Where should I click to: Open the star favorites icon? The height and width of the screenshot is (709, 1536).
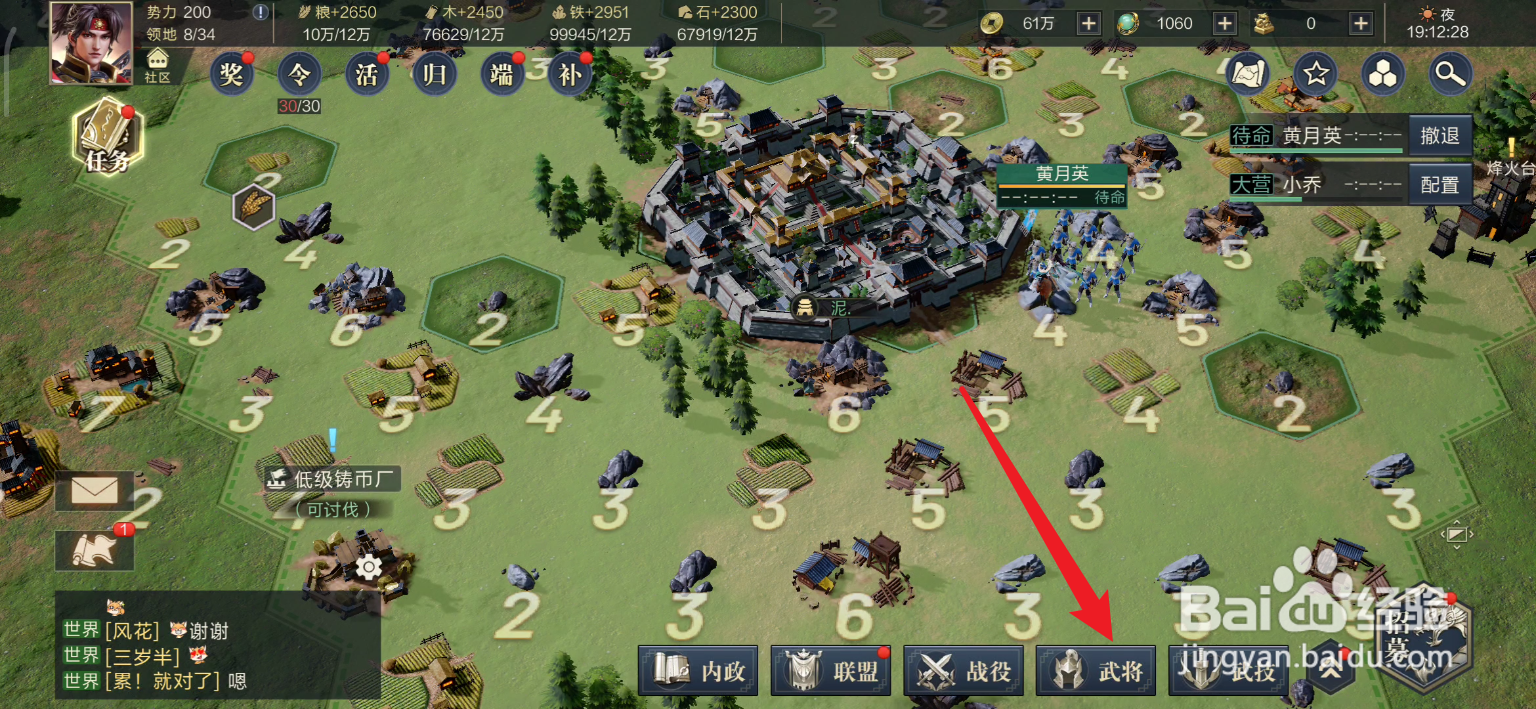click(x=1316, y=73)
